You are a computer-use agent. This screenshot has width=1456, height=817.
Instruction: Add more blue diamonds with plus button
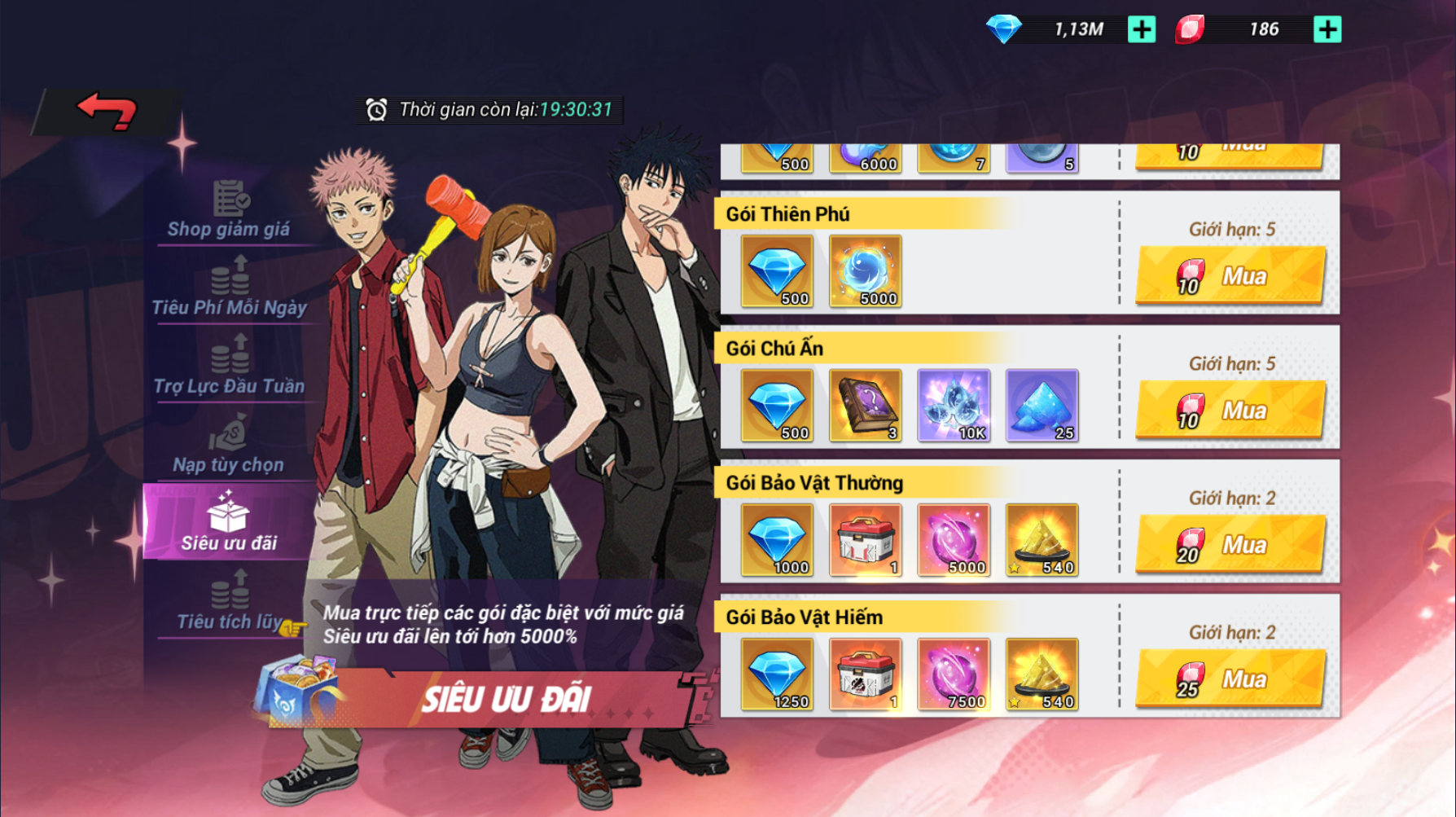coord(1141,30)
